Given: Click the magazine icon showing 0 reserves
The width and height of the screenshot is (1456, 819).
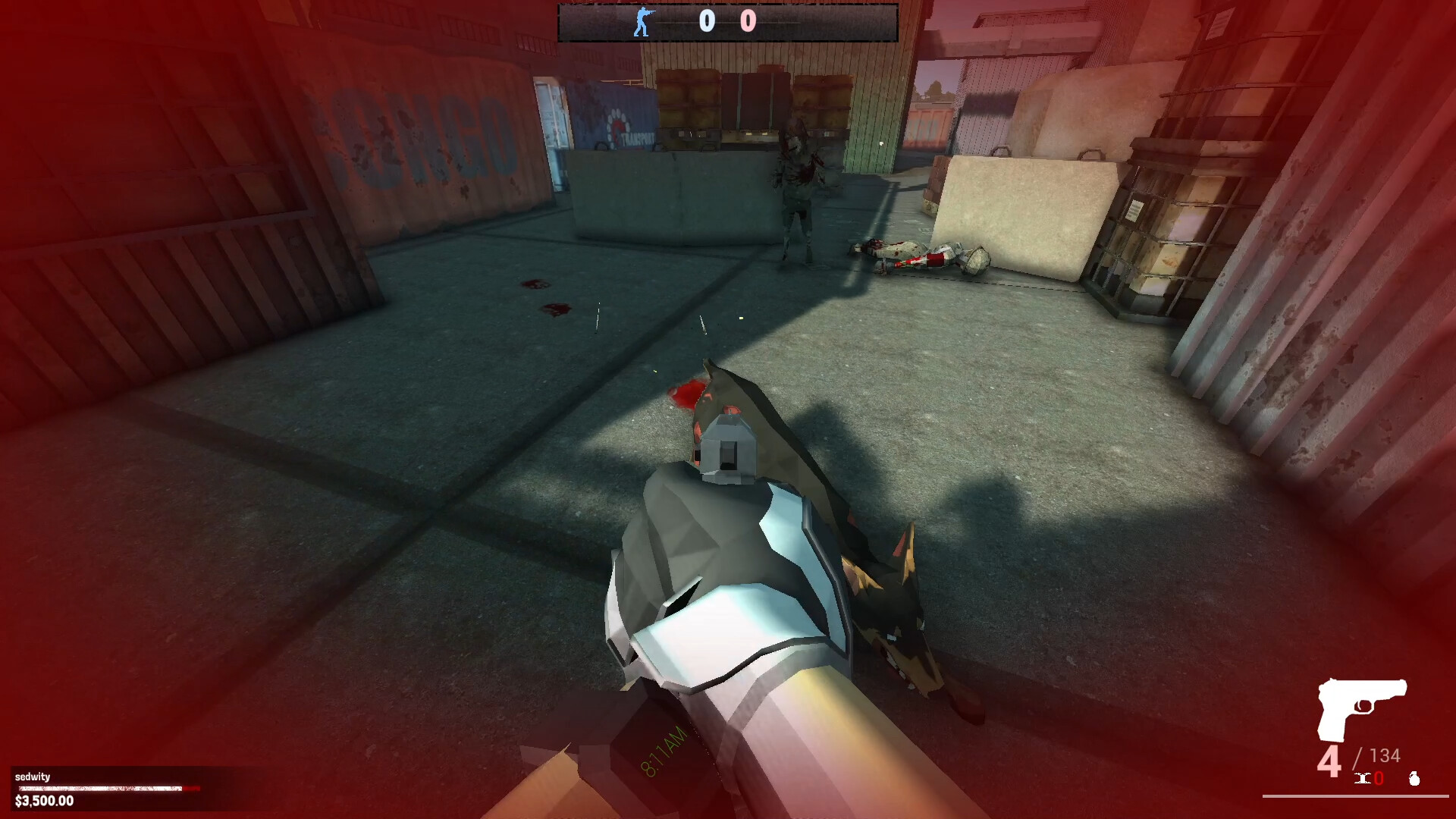Looking at the screenshot, I should (x=1363, y=778).
